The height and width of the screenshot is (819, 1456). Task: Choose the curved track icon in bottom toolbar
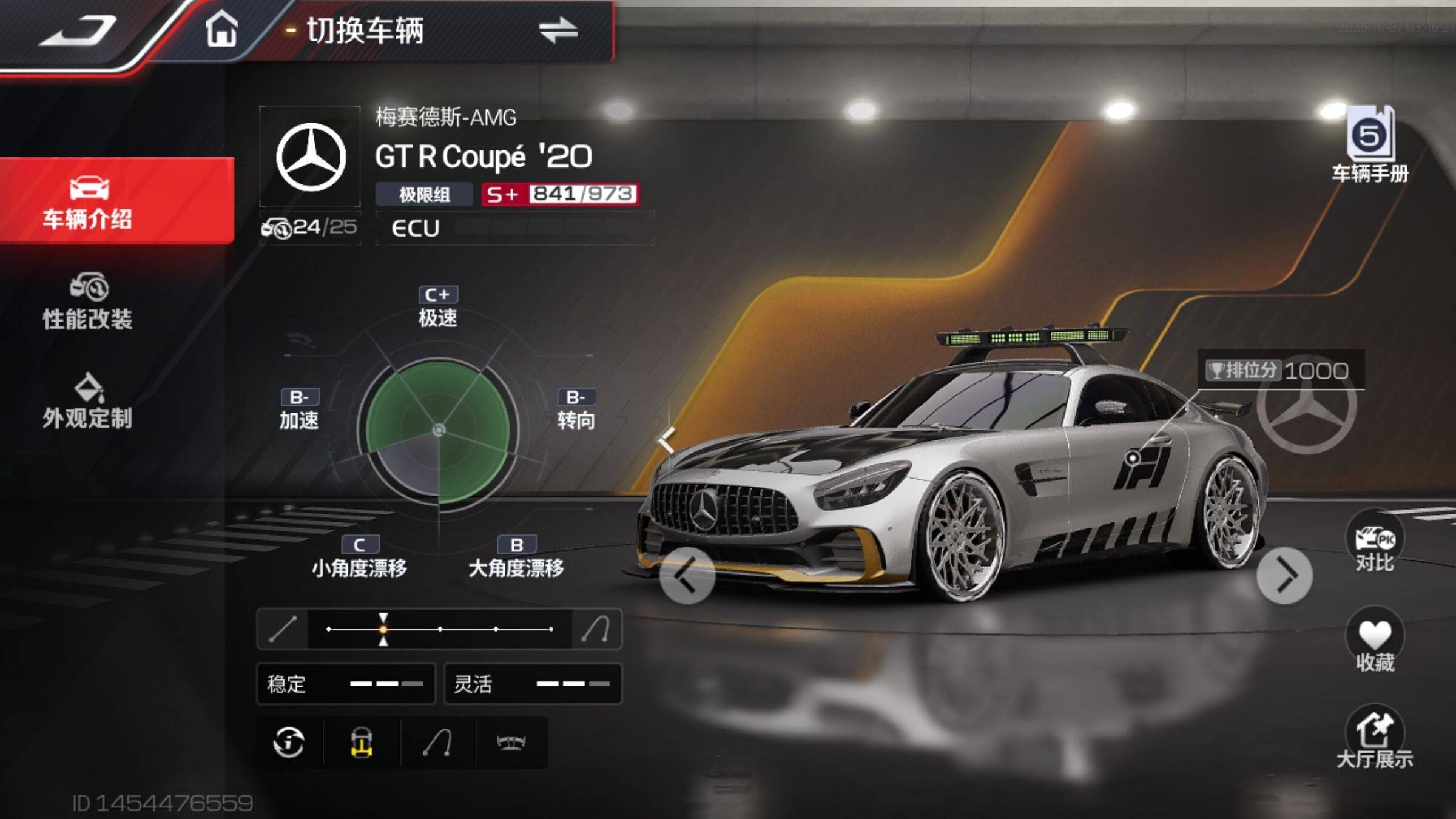coord(437,743)
